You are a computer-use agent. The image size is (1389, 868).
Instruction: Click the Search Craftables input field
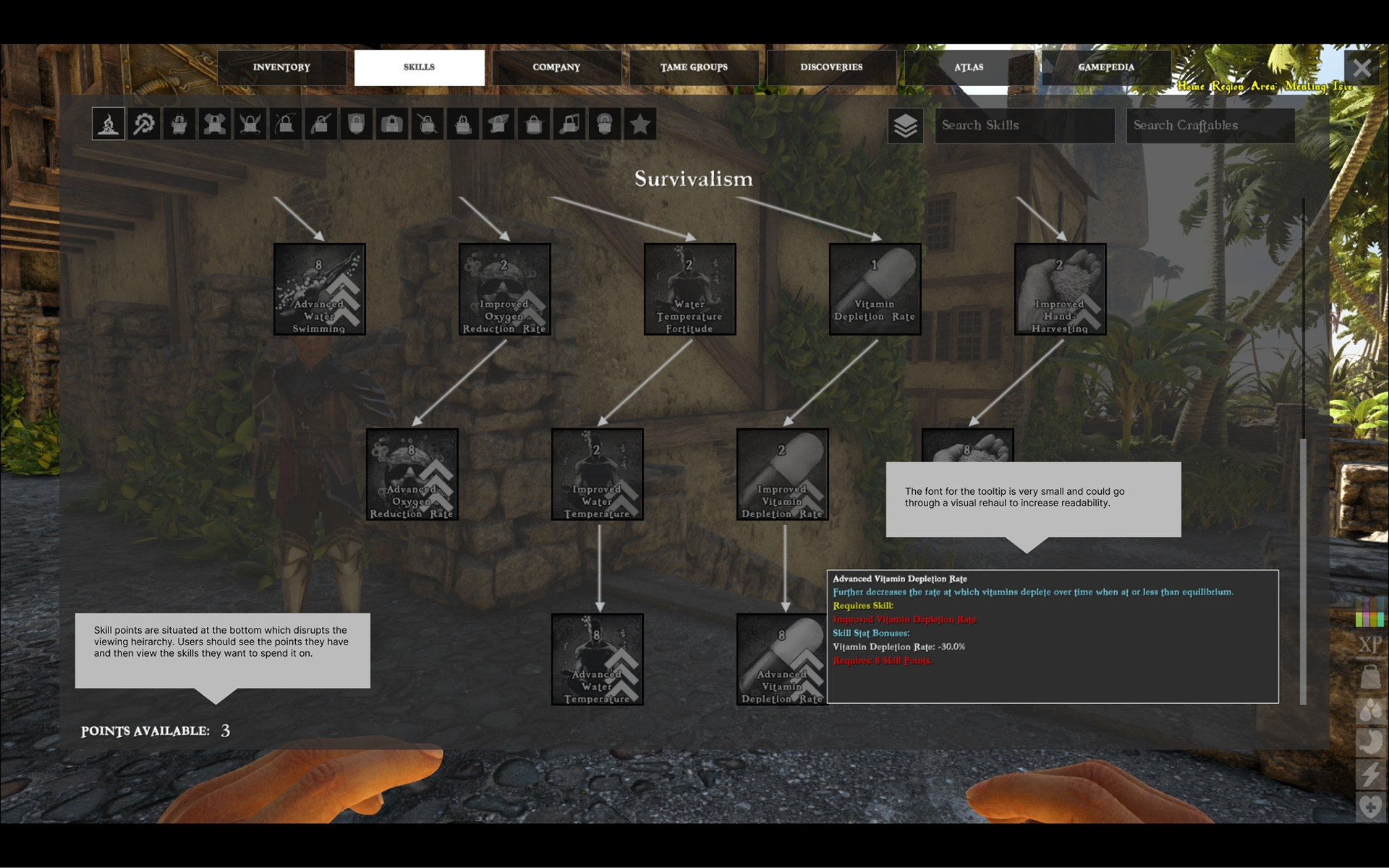coord(1210,125)
